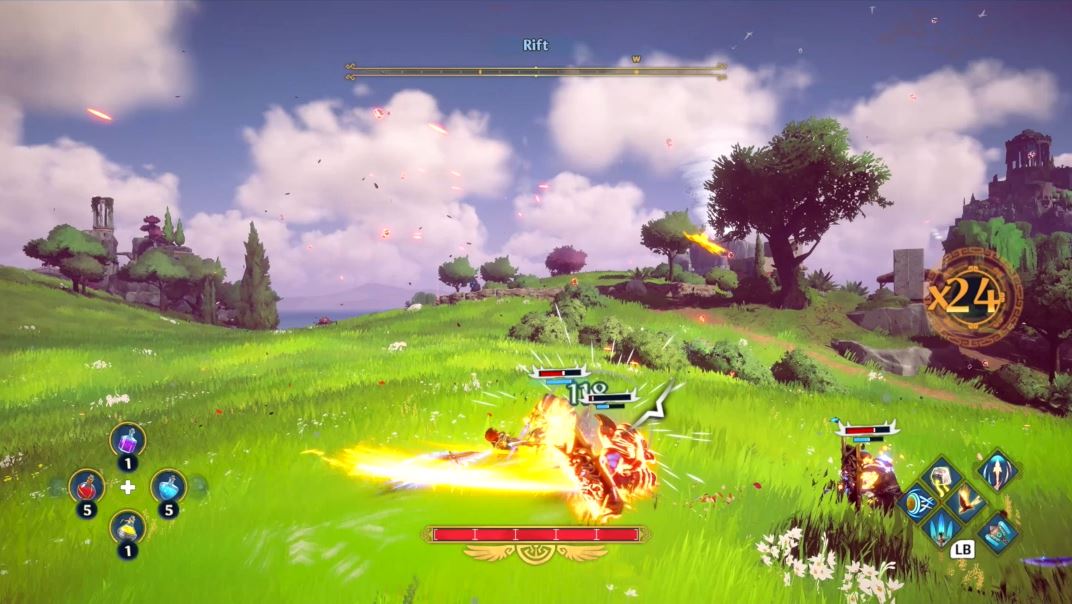This screenshot has width=1072, height=604.
Task: Activate the hammer ability icon
Action: 942,478
